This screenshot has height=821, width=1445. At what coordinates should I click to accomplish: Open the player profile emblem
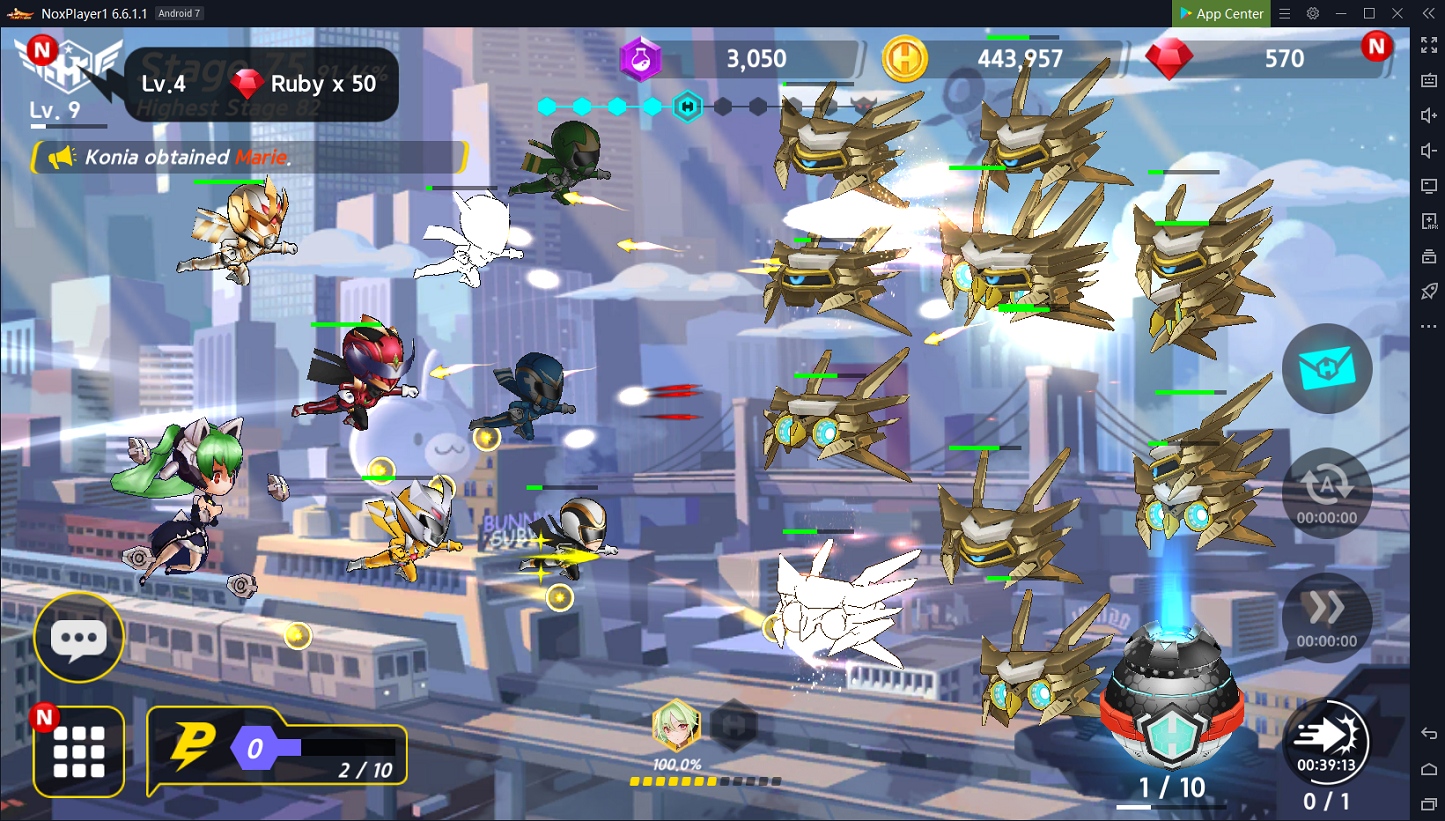(72, 71)
